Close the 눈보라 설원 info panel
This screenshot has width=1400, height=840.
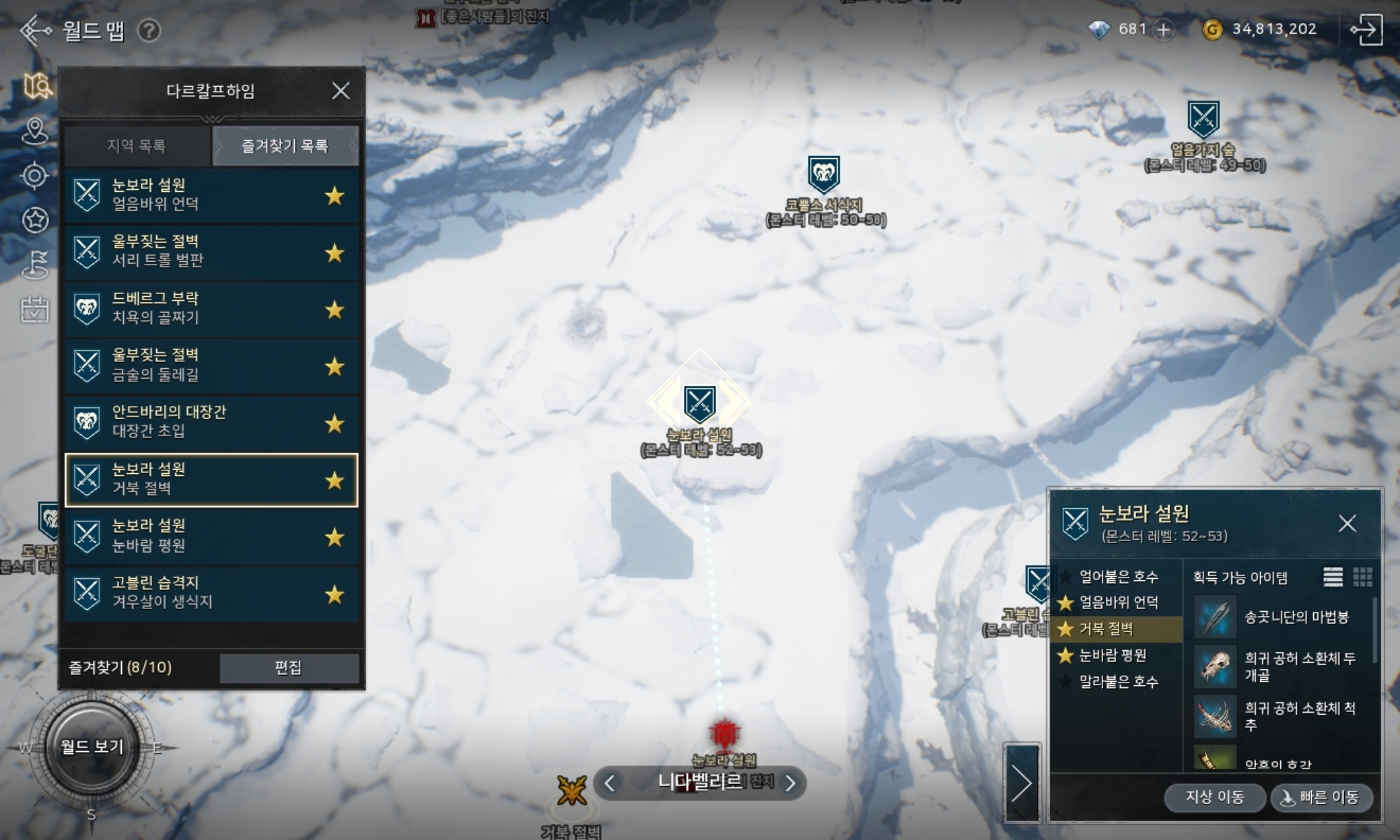coord(1347,524)
